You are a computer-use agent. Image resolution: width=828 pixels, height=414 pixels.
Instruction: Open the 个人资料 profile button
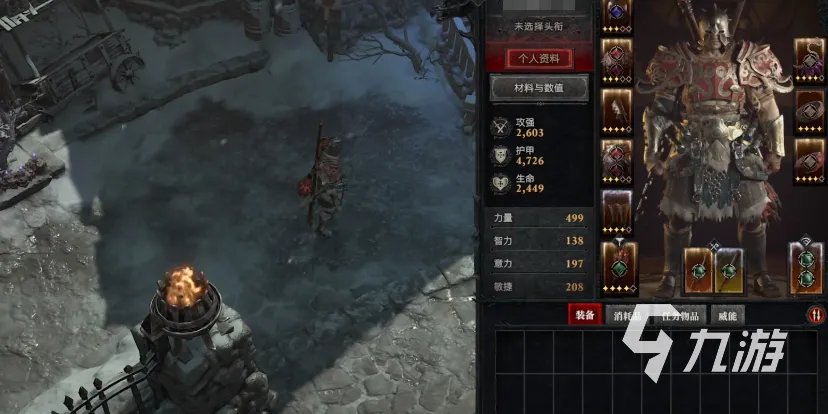(x=538, y=58)
